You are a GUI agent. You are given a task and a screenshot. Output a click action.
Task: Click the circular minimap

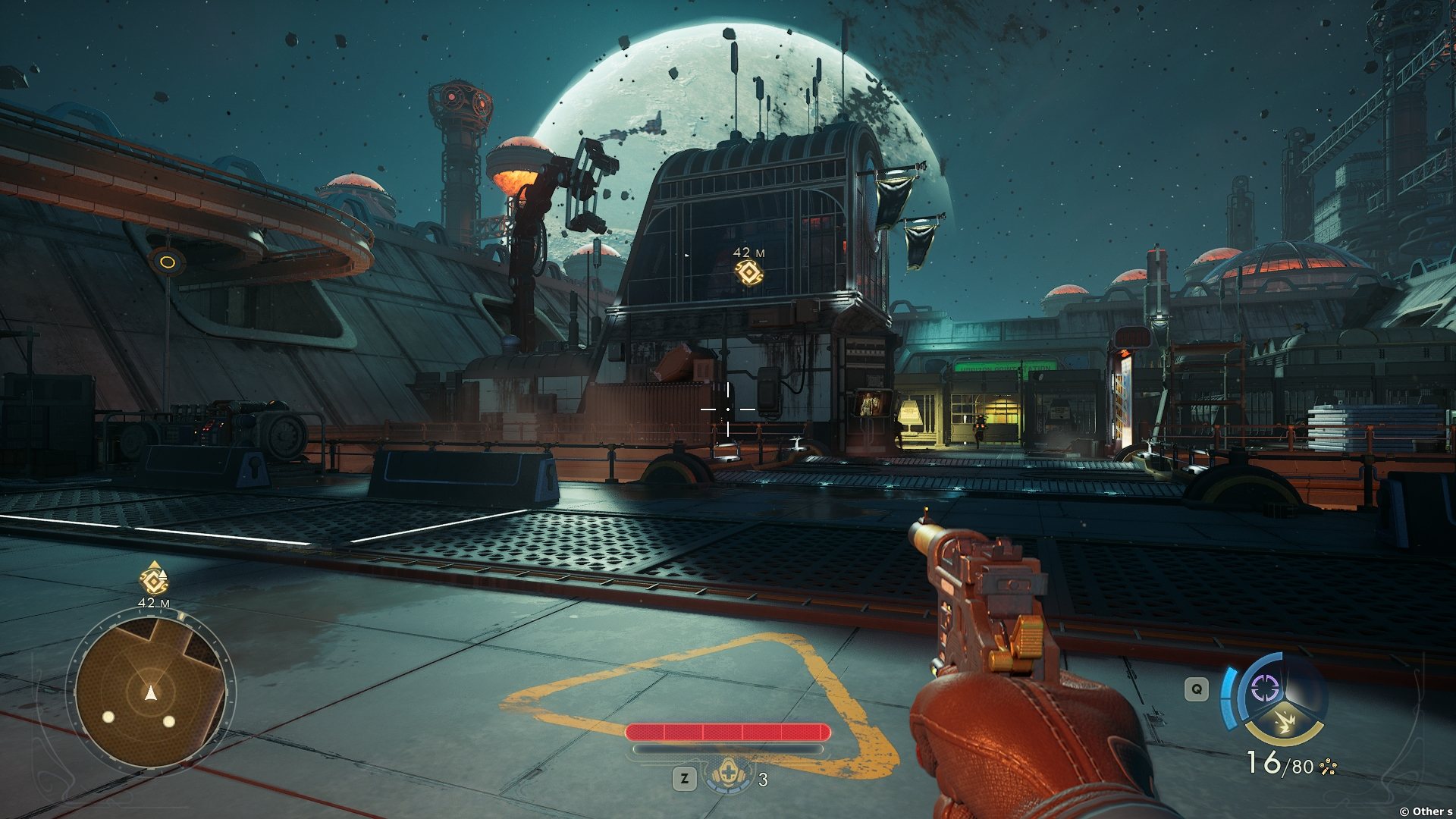pos(151,692)
